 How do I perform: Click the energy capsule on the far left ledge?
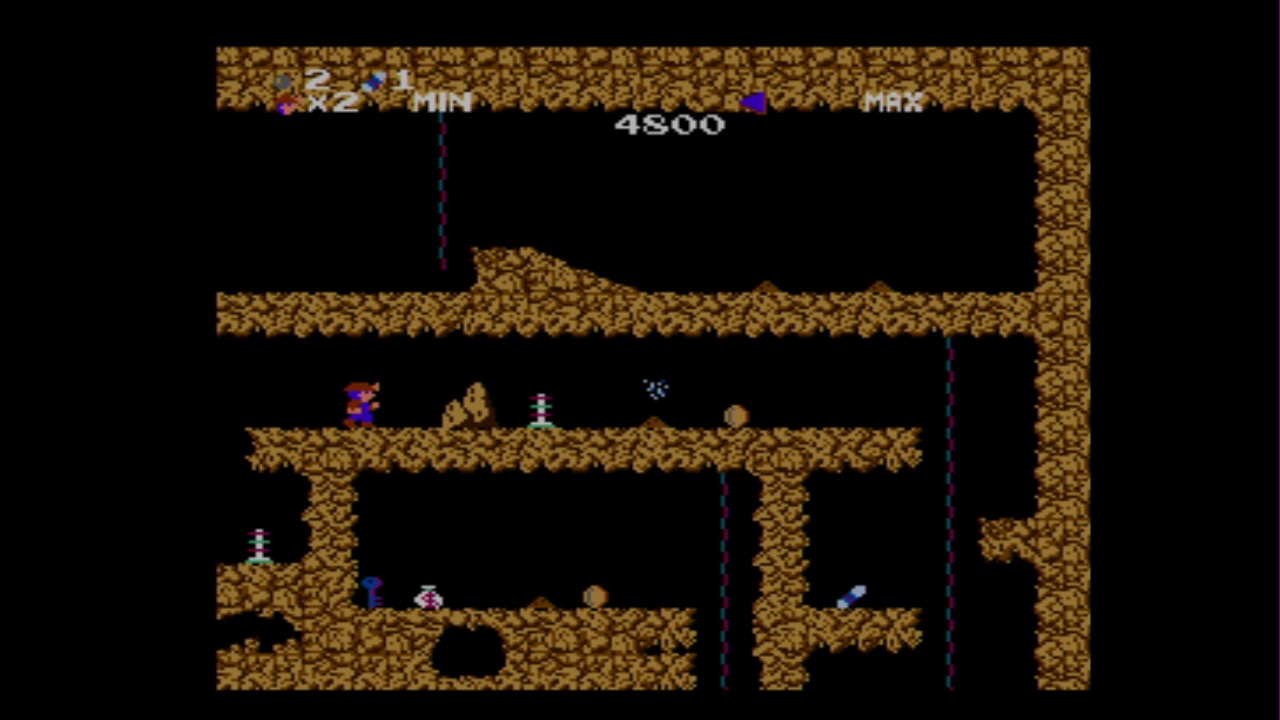[258, 543]
